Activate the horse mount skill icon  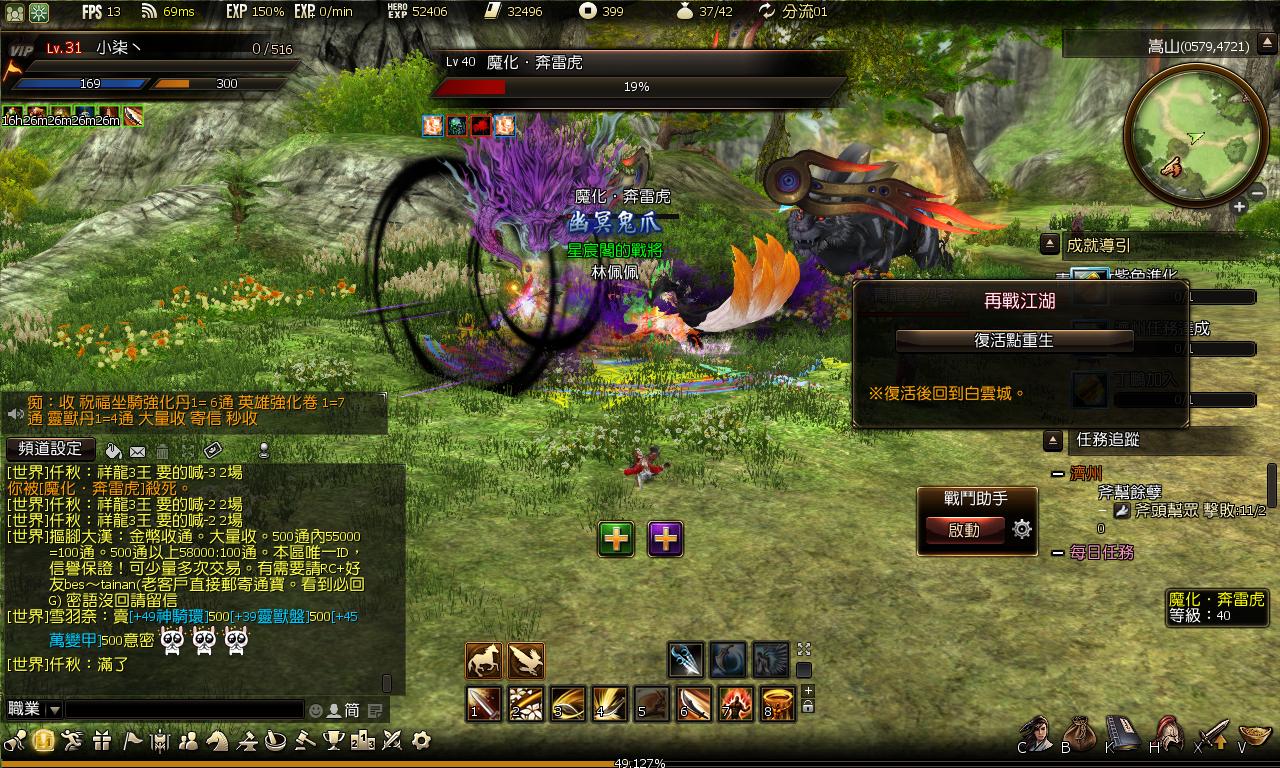pyautogui.click(x=484, y=661)
